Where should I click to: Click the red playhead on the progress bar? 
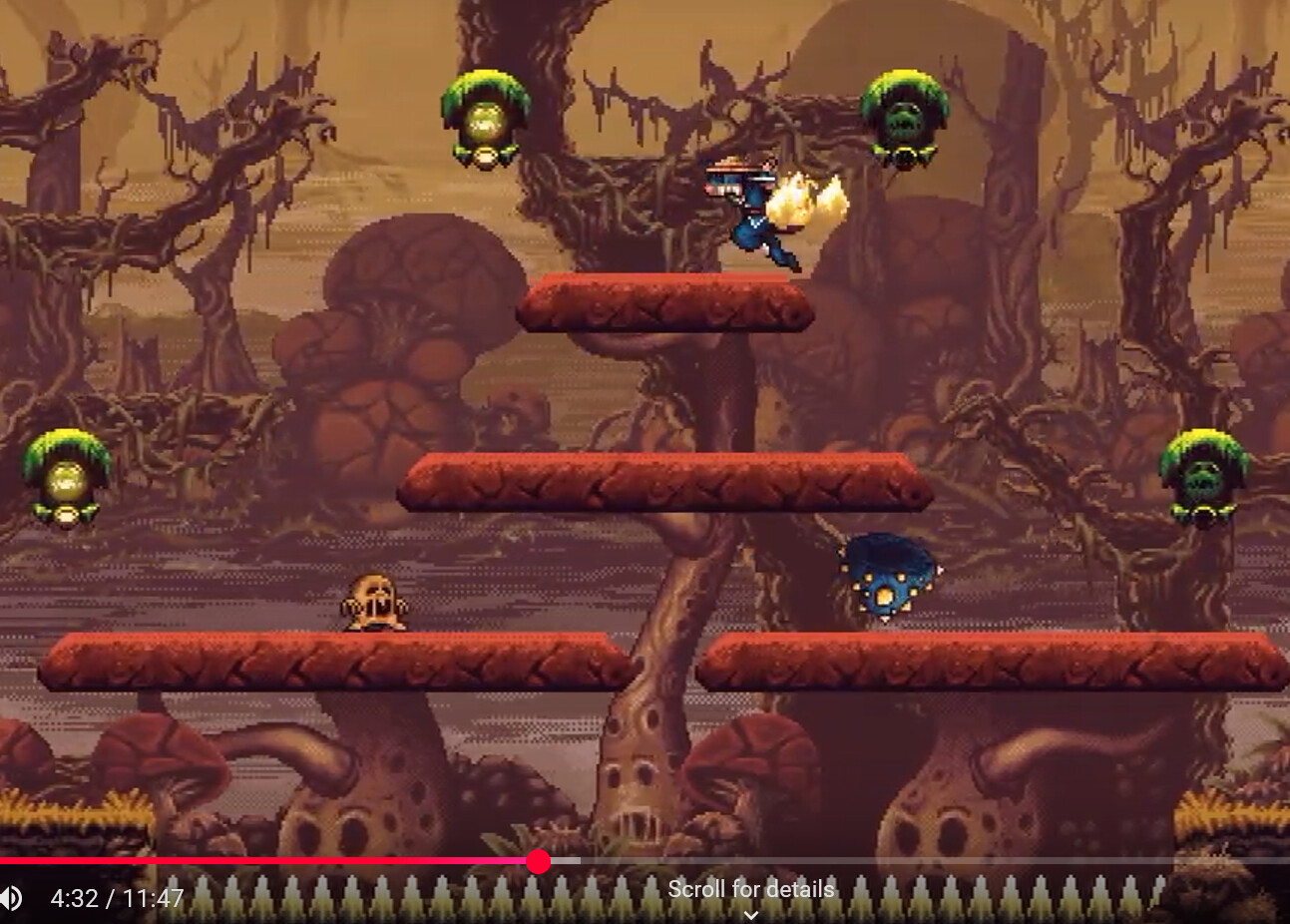pos(539,862)
